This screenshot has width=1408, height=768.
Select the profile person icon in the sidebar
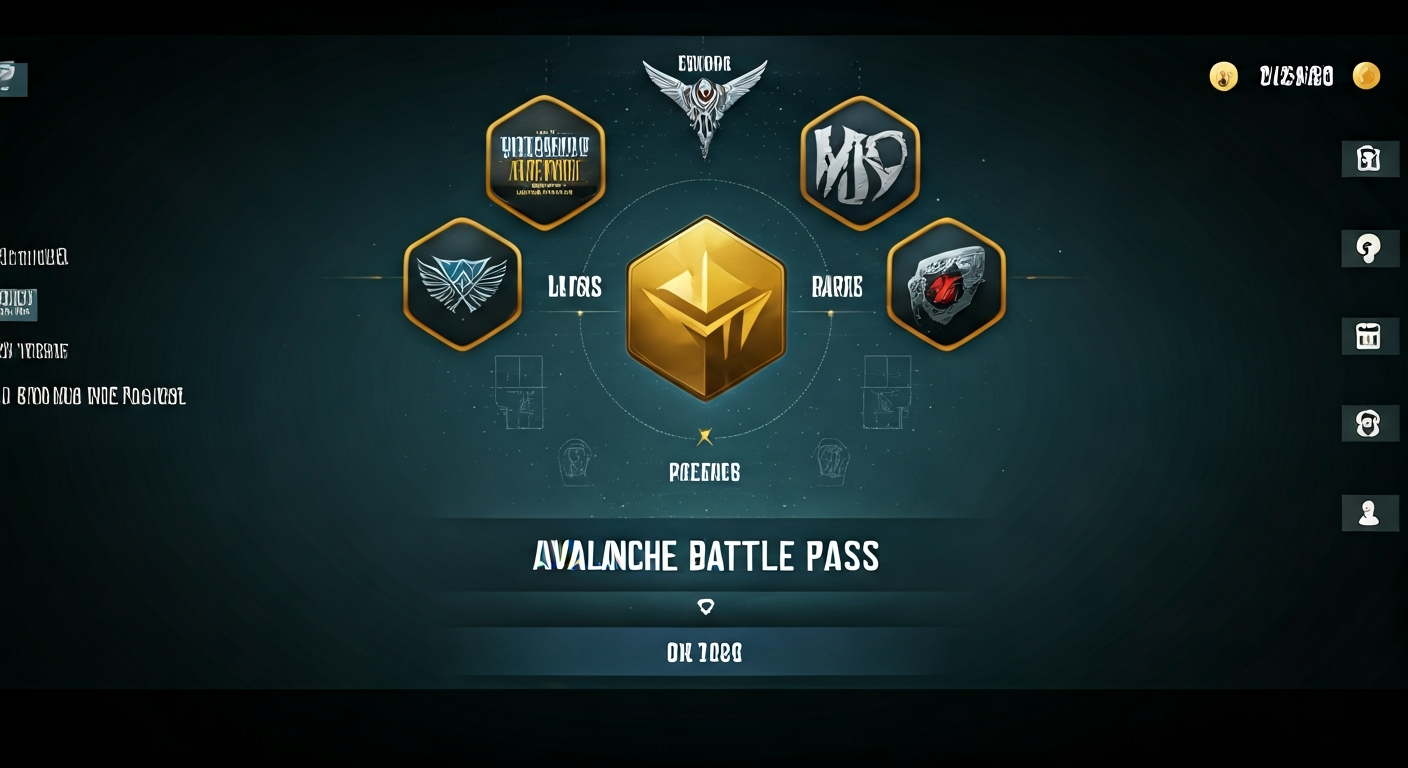[1370, 513]
